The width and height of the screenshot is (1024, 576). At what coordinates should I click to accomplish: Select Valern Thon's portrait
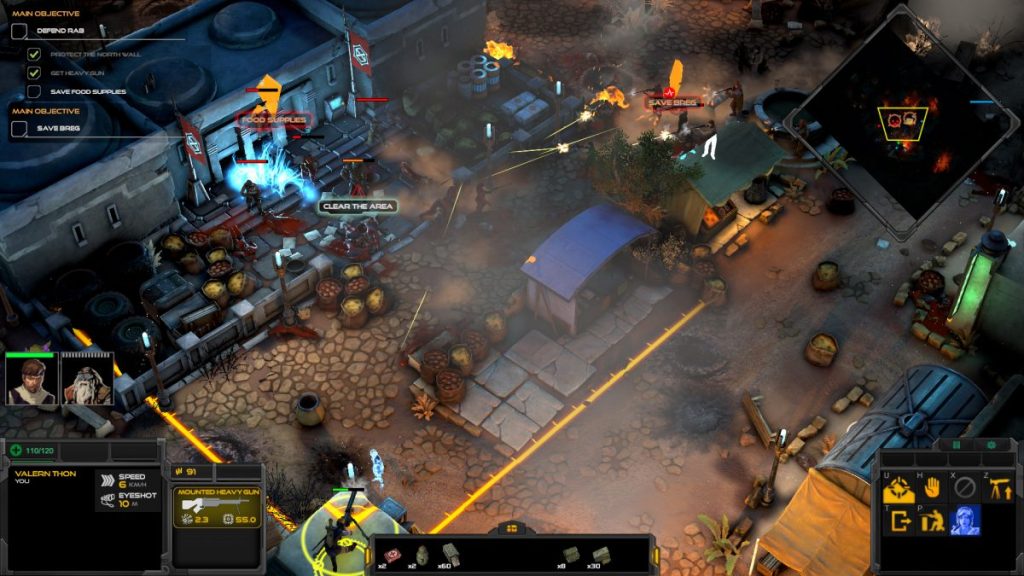tap(30, 380)
